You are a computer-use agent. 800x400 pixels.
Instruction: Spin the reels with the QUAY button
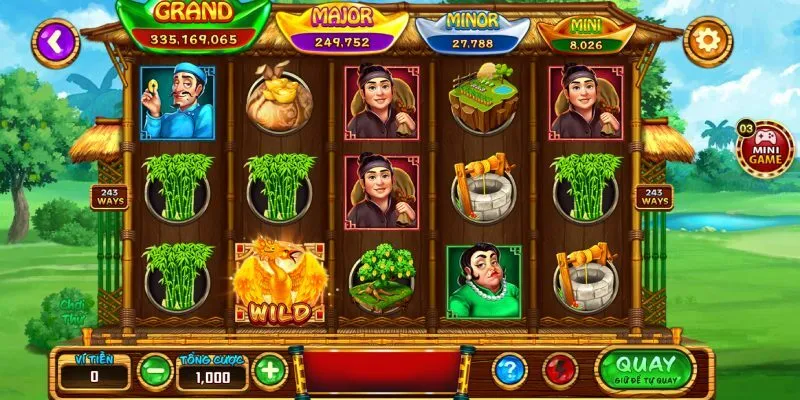click(x=644, y=368)
